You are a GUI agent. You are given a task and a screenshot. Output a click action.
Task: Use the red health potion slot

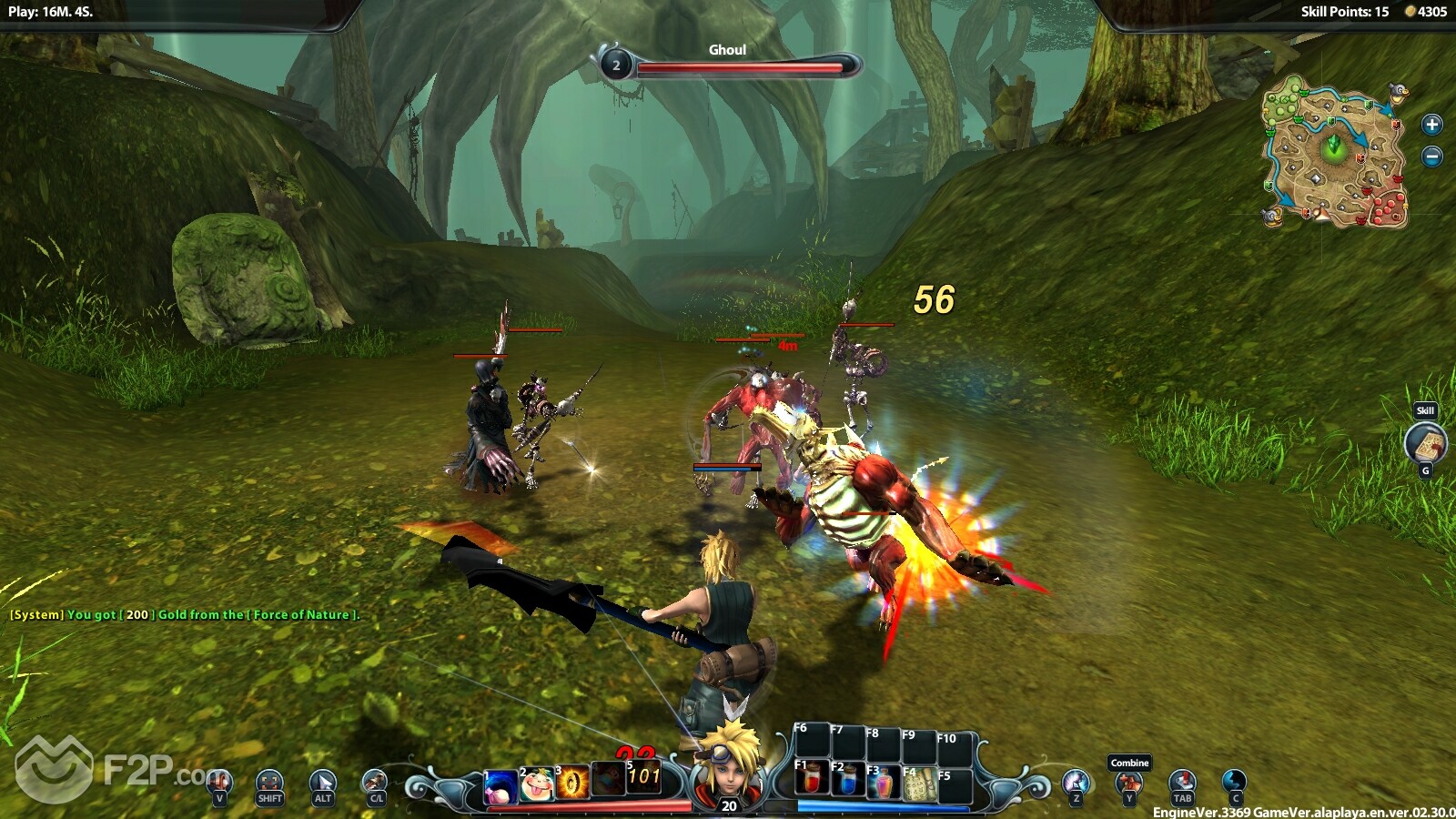(811, 780)
